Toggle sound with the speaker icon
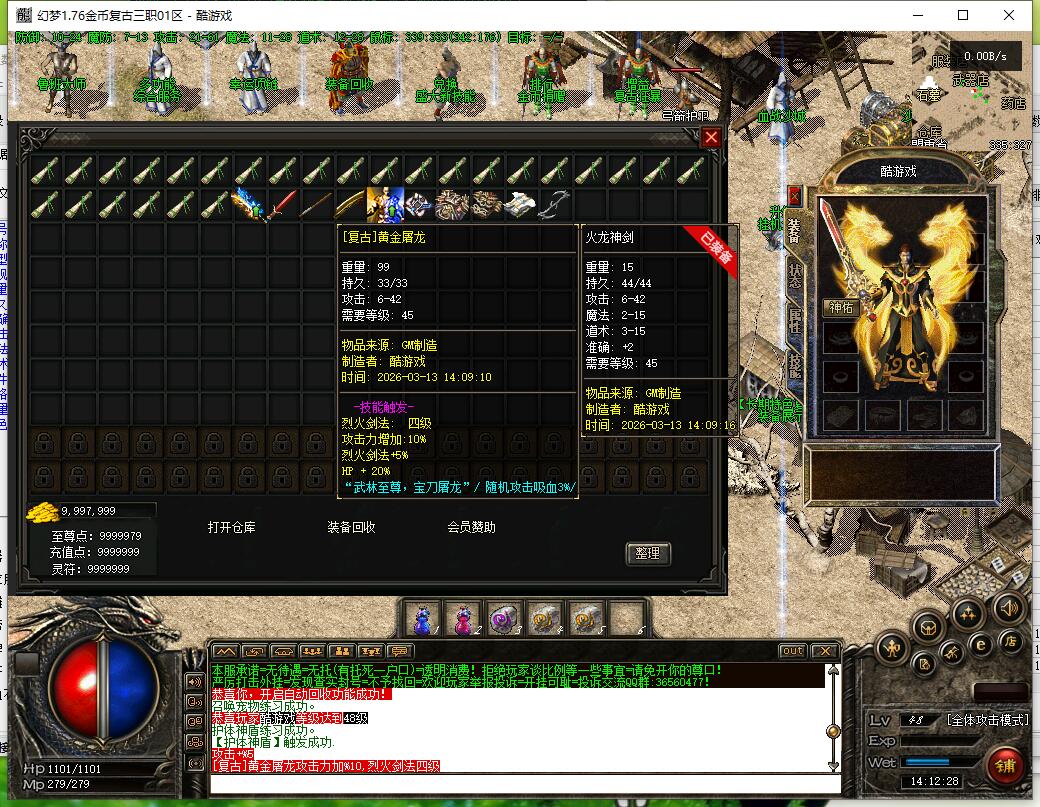Image resolution: width=1040 pixels, height=807 pixels. click(x=1008, y=607)
